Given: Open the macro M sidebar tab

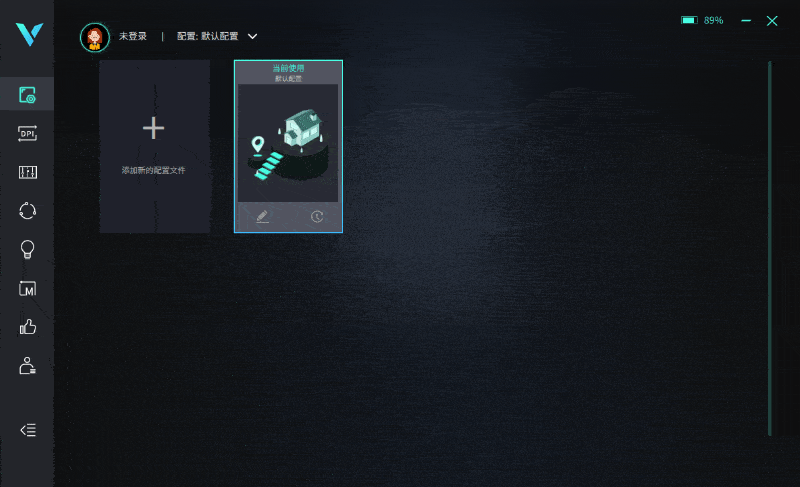Looking at the screenshot, I should [x=27, y=288].
